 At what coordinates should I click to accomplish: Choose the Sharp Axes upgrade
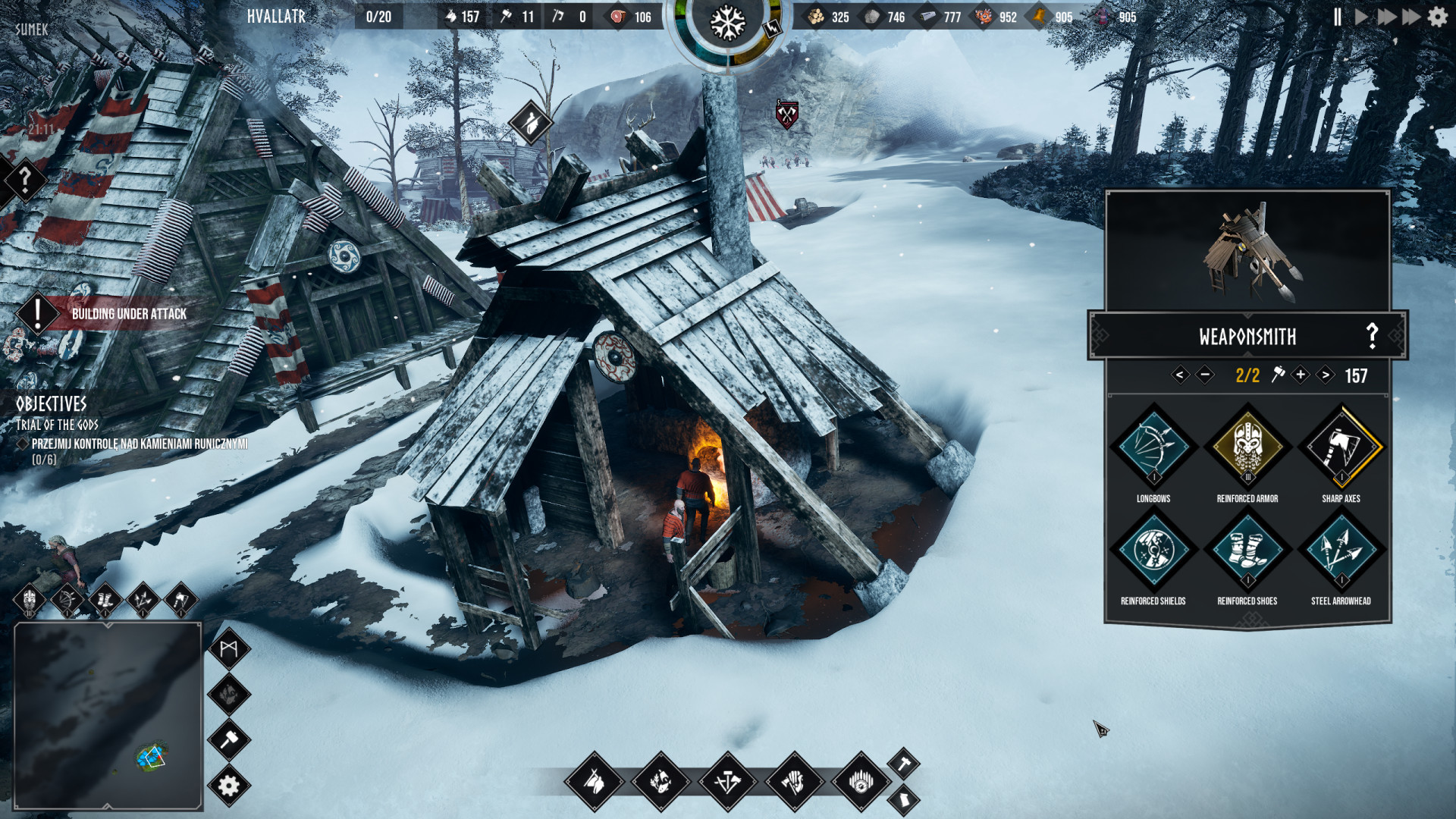click(x=1341, y=447)
